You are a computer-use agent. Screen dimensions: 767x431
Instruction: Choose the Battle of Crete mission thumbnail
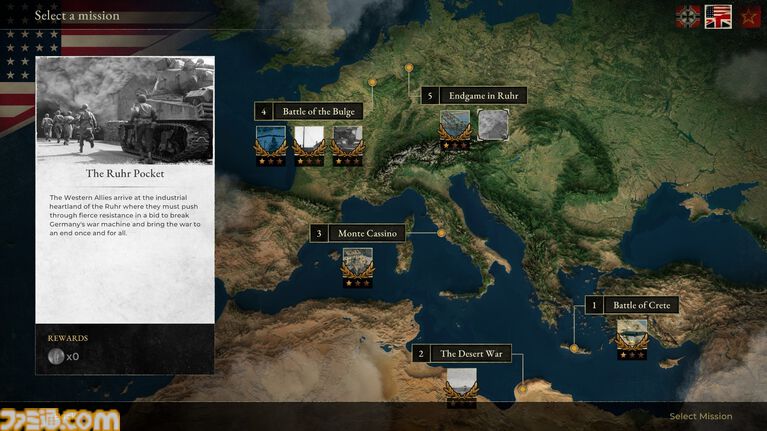631,333
